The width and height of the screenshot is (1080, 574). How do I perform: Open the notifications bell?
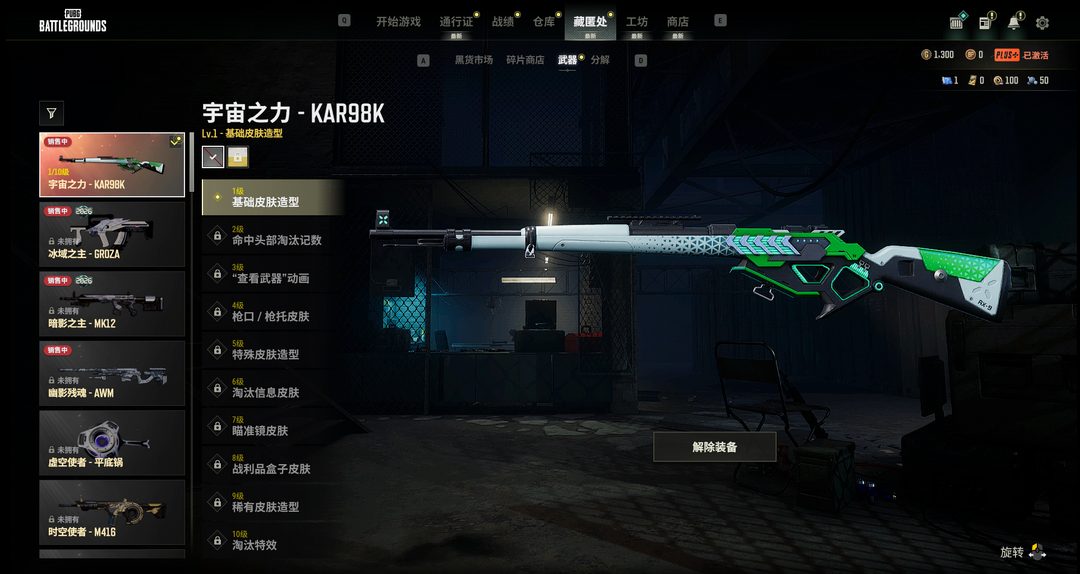pos(1014,23)
